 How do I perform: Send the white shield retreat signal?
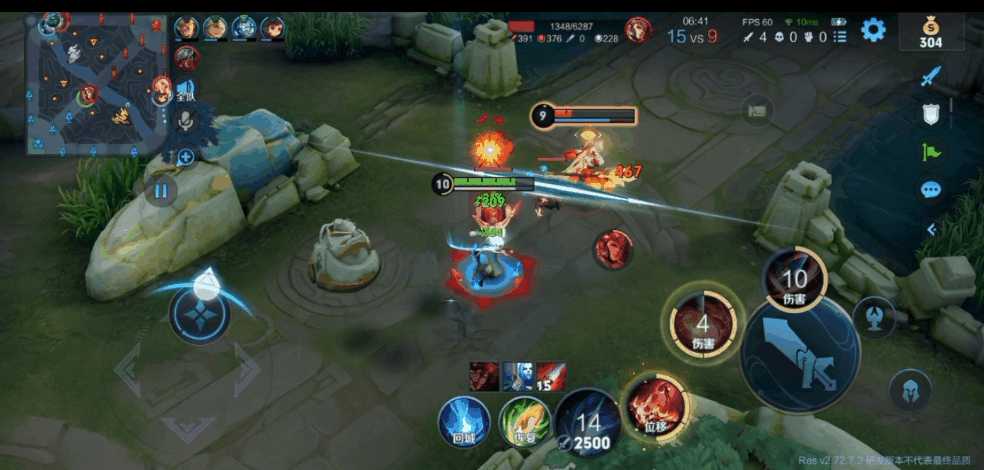[931, 114]
